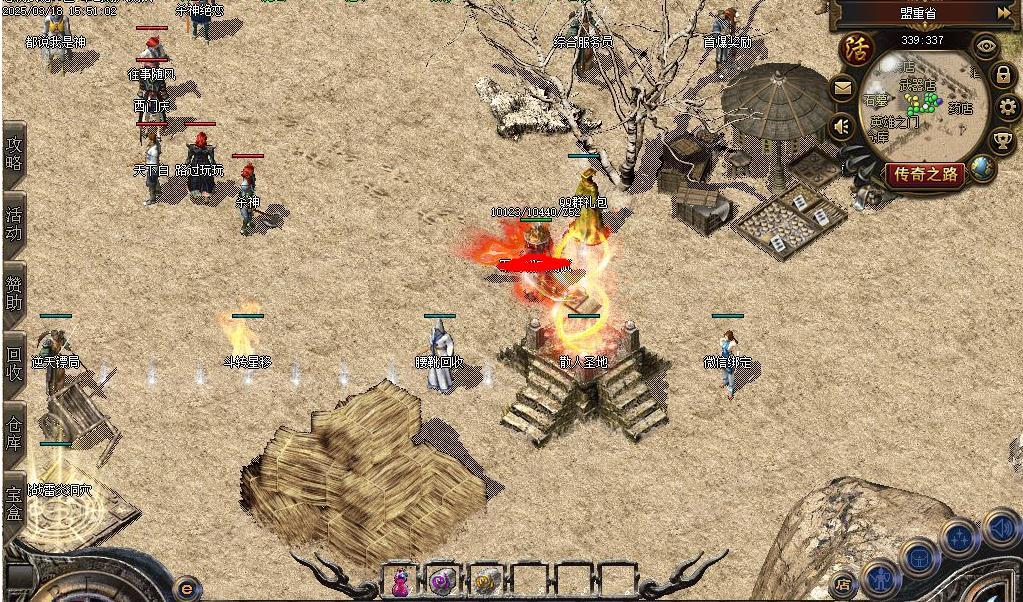Click the padlock lock icon
1023x602 pixels.
pos(1002,74)
